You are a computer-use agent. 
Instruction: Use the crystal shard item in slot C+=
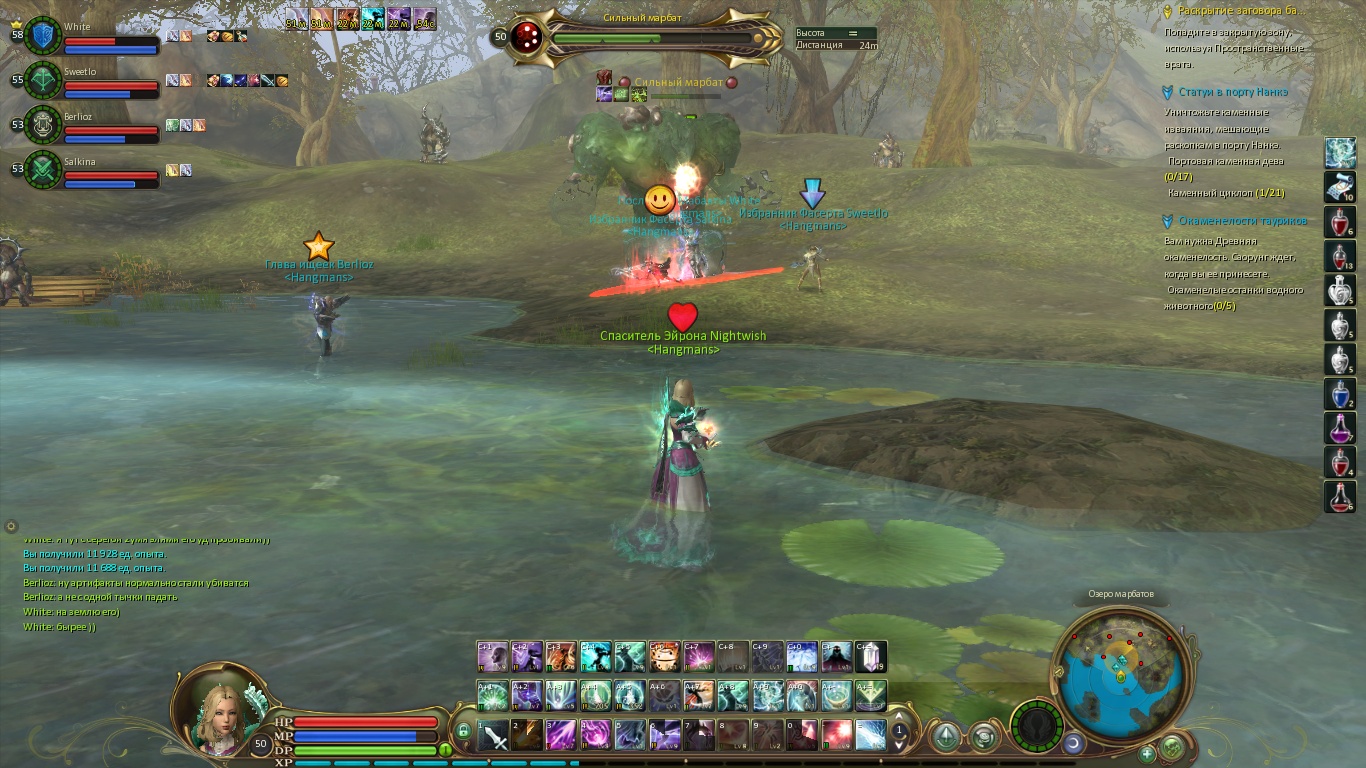870,657
